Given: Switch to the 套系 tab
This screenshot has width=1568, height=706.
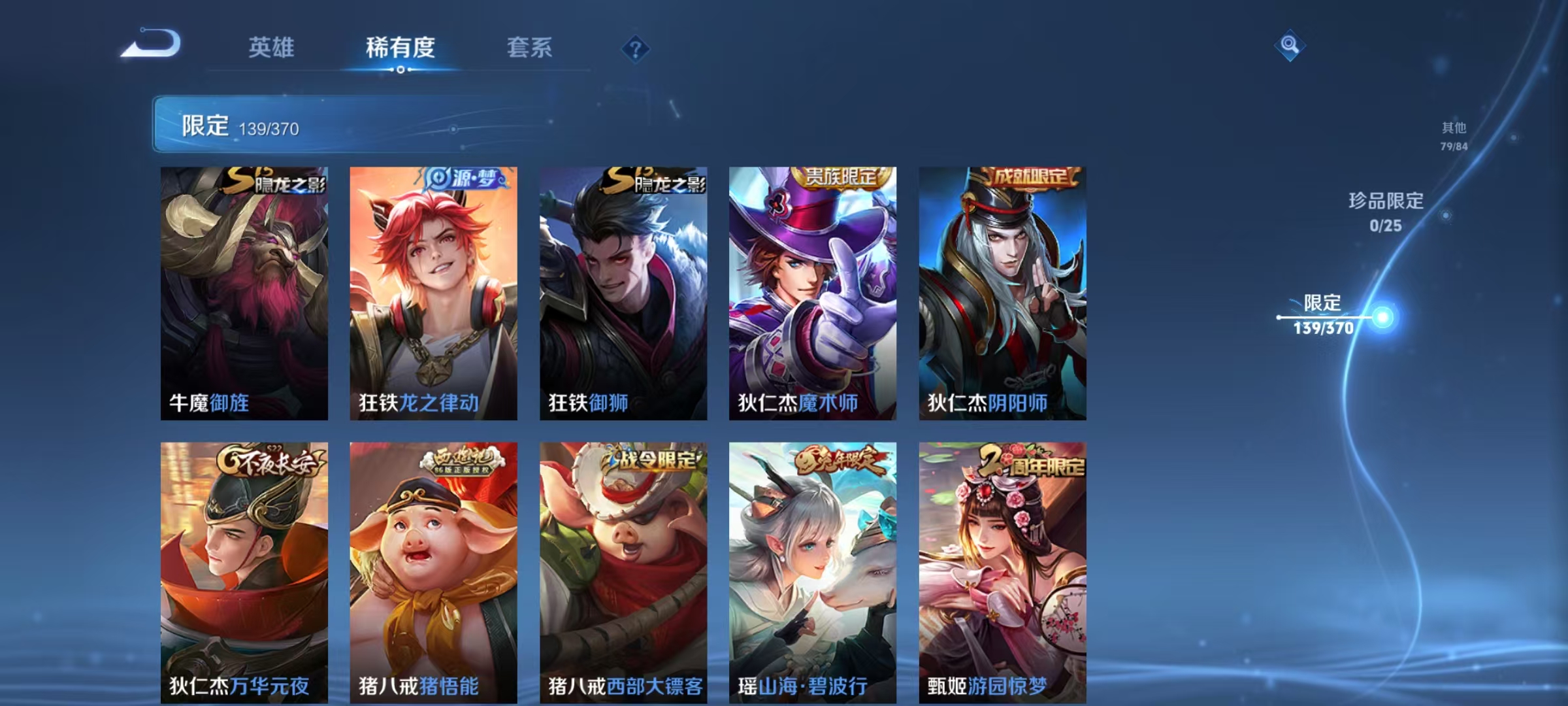Looking at the screenshot, I should 530,47.
